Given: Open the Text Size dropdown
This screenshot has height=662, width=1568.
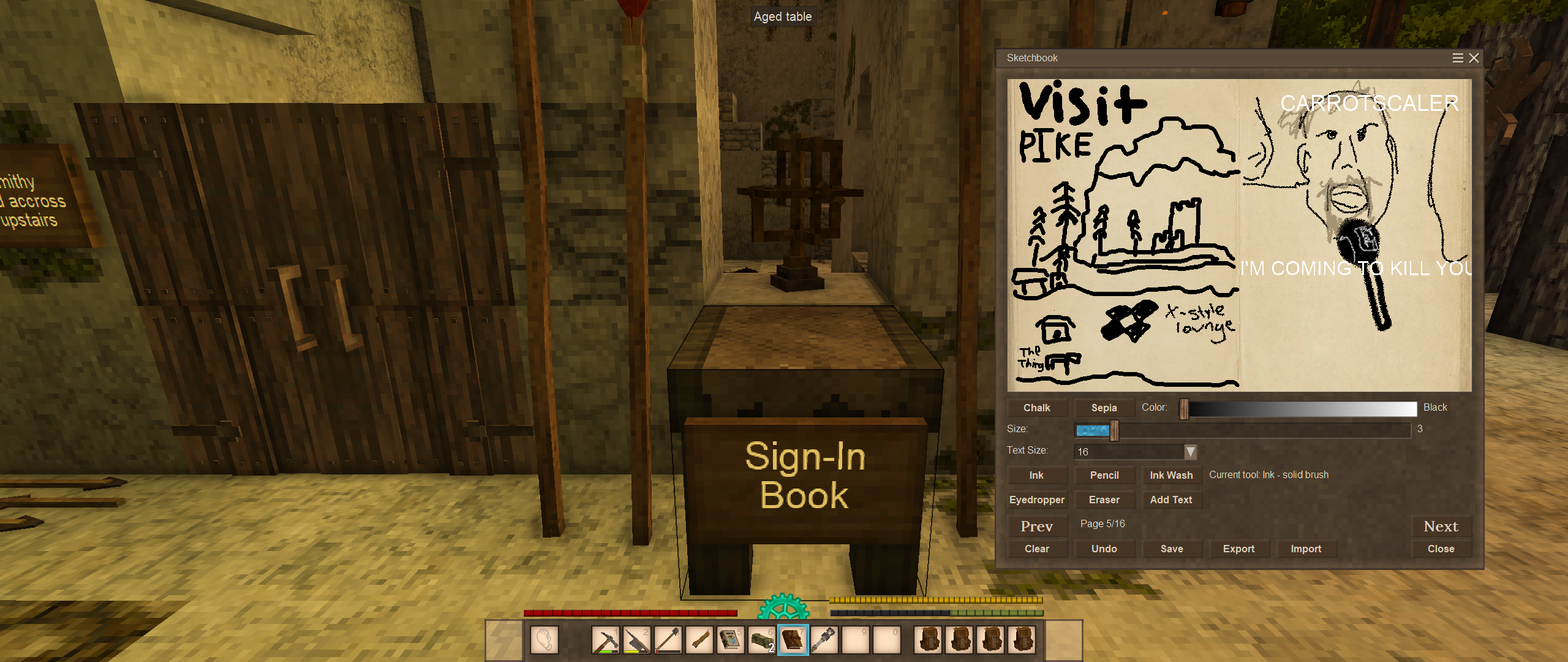Looking at the screenshot, I should (1190, 452).
